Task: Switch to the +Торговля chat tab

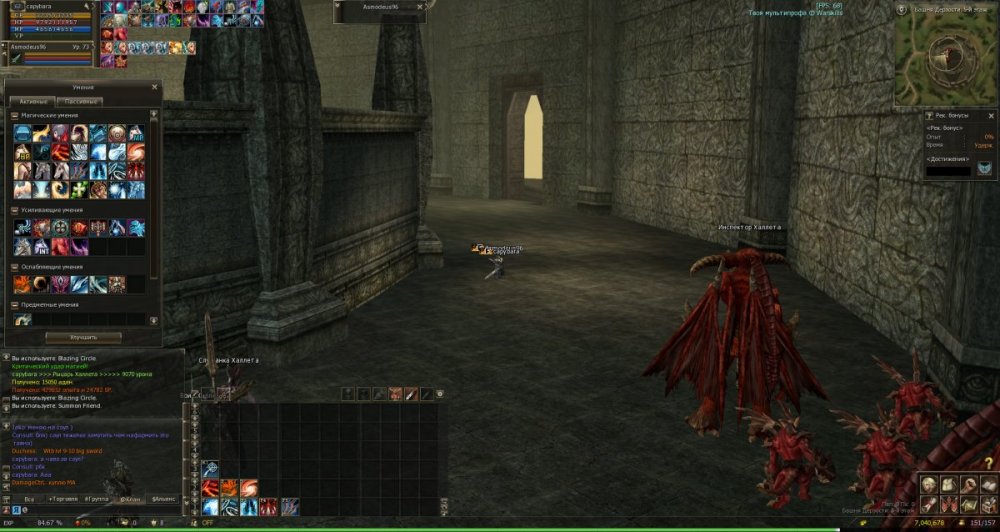Action: tap(62, 497)
